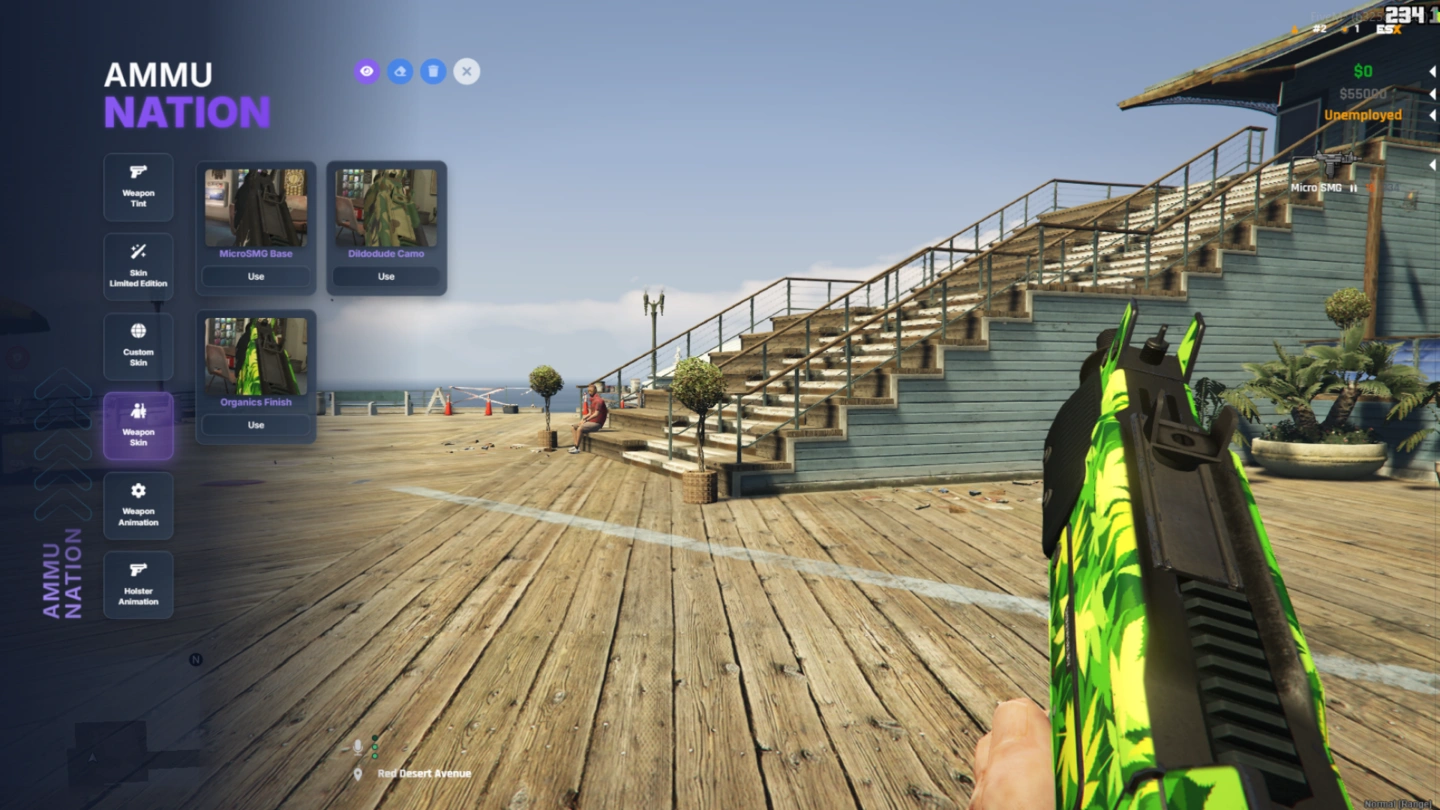Screen dimensions: 1440x810
Task: Go to the Holster Animation category
Action: pos(138,585)
